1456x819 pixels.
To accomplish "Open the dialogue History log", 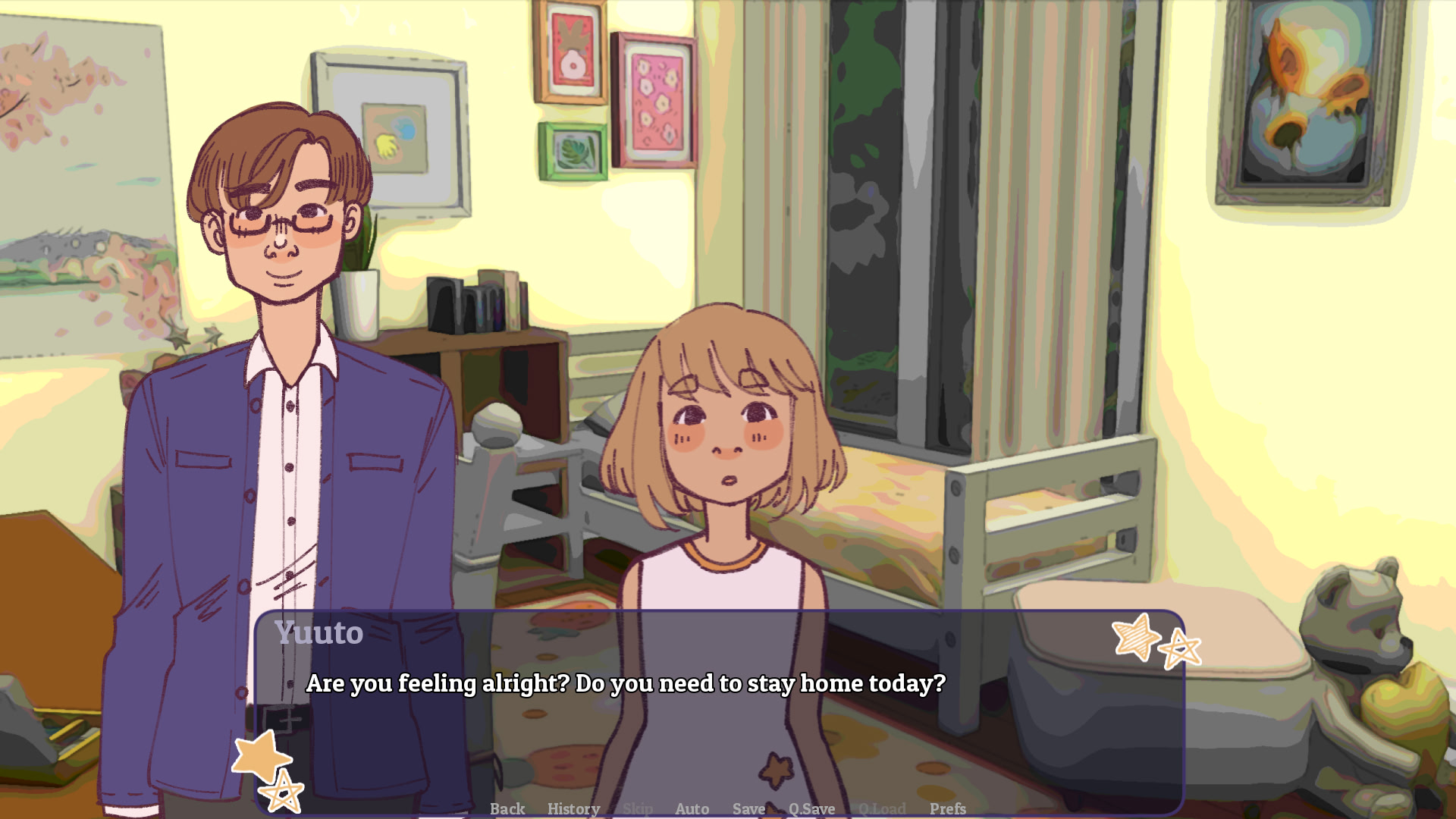I will (573, 808).
